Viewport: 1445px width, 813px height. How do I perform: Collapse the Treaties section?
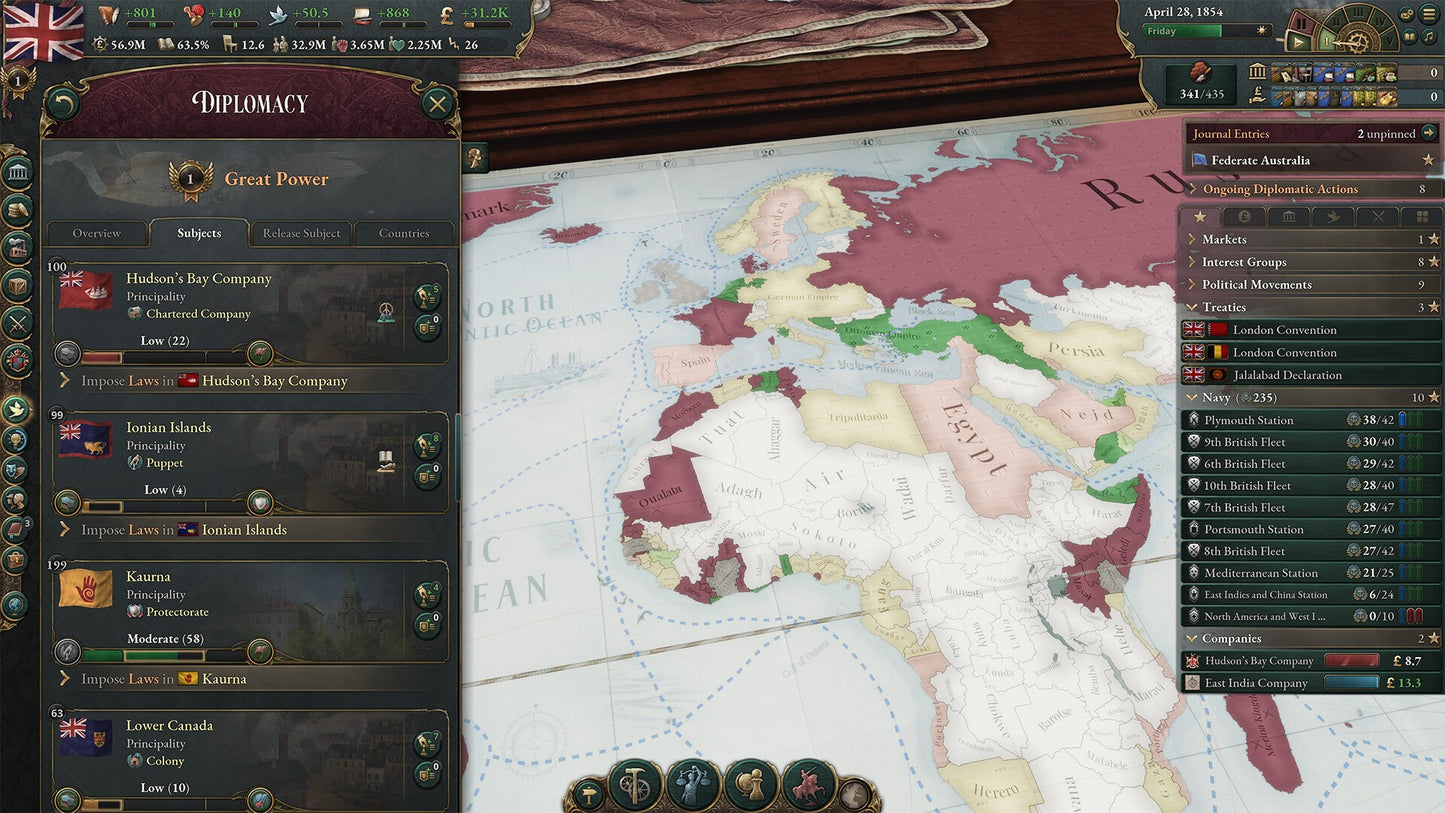(1190, 307)
